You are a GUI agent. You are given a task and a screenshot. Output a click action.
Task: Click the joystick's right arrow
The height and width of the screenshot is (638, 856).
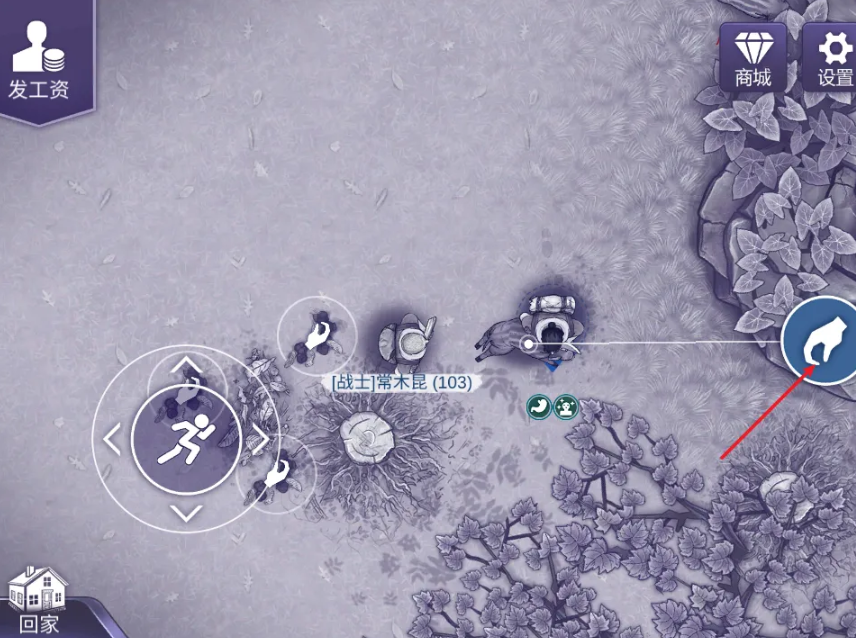[x=259, y=438]
